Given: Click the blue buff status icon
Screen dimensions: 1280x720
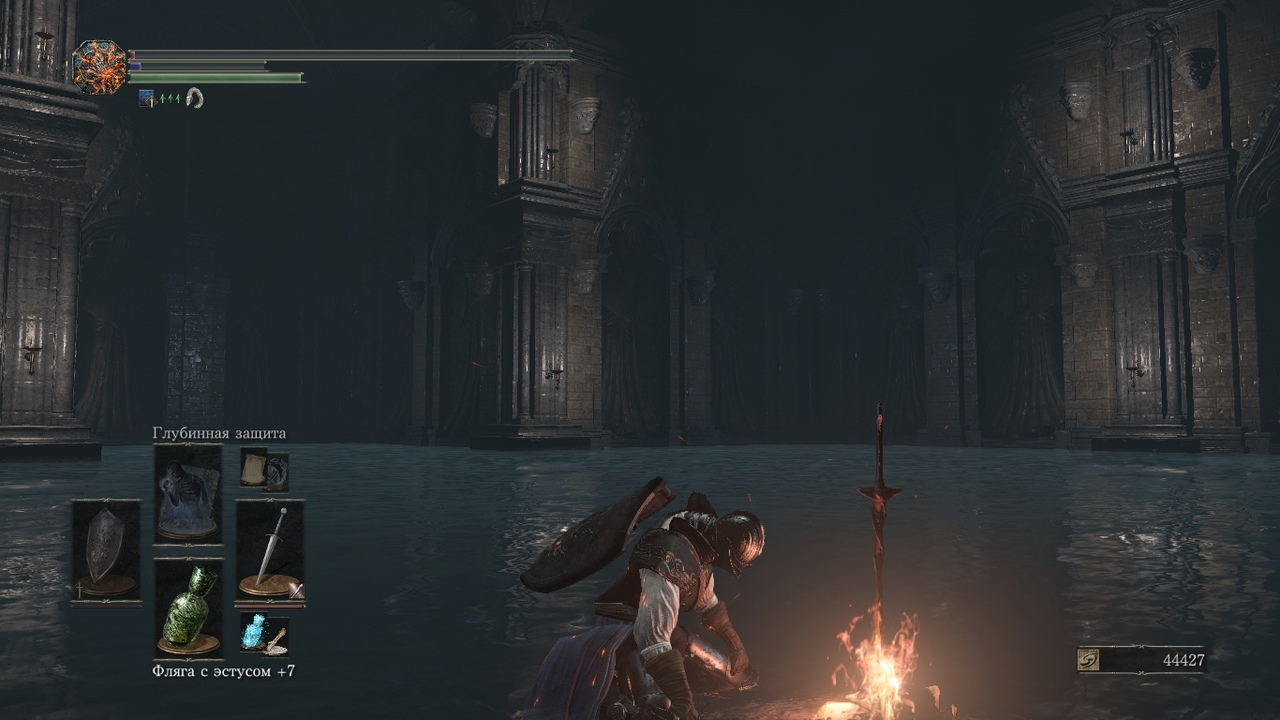Looking at the screenshot, I should [x=147, y=98].
